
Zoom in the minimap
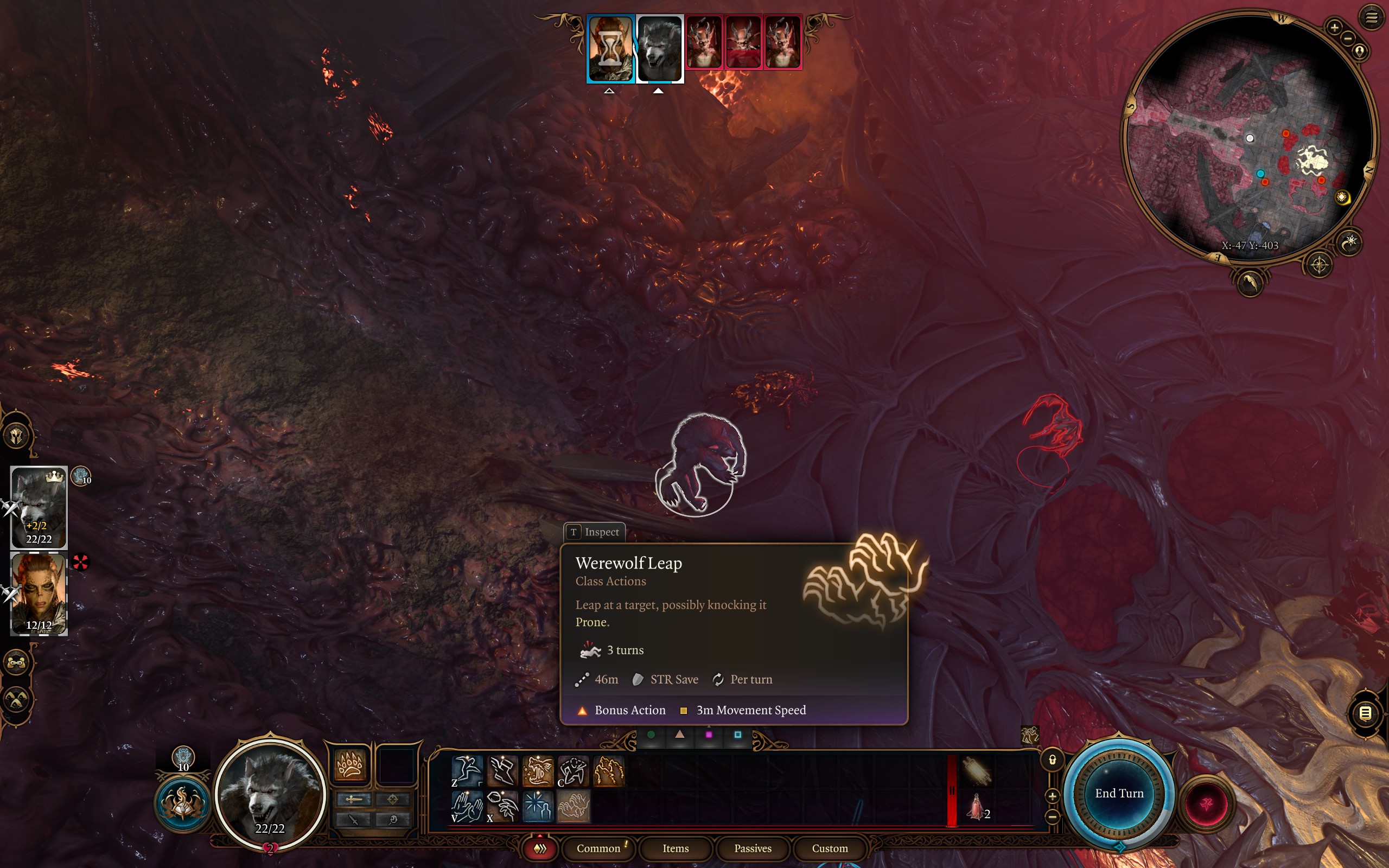click(x=1335, y=27)
